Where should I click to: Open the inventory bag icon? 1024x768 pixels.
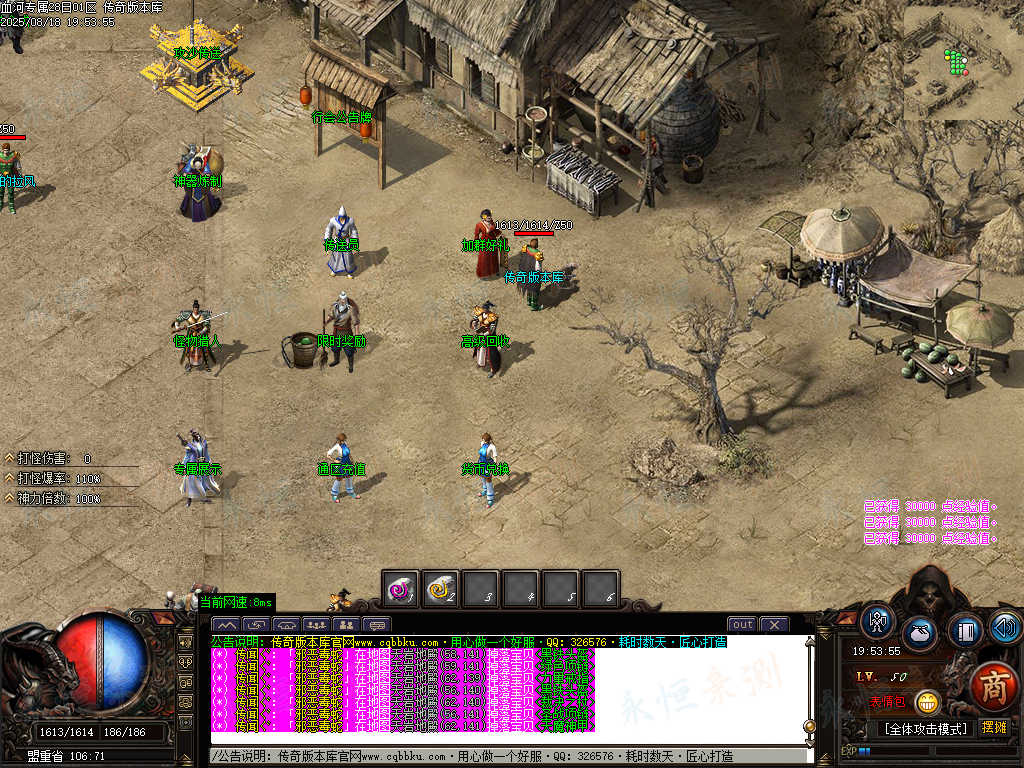tap(919, 633)
